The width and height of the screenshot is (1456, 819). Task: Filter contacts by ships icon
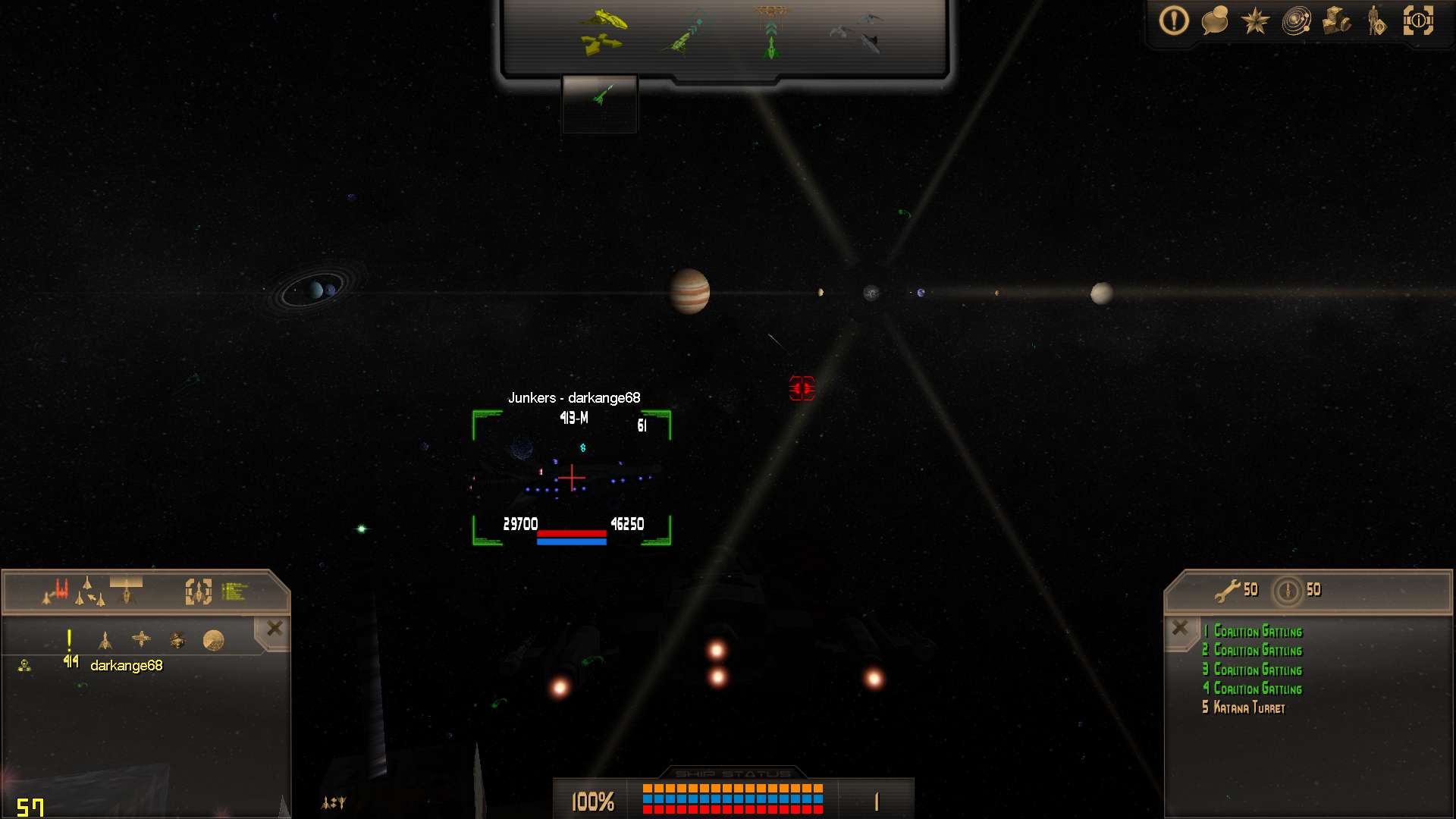(x=105, y=641)
